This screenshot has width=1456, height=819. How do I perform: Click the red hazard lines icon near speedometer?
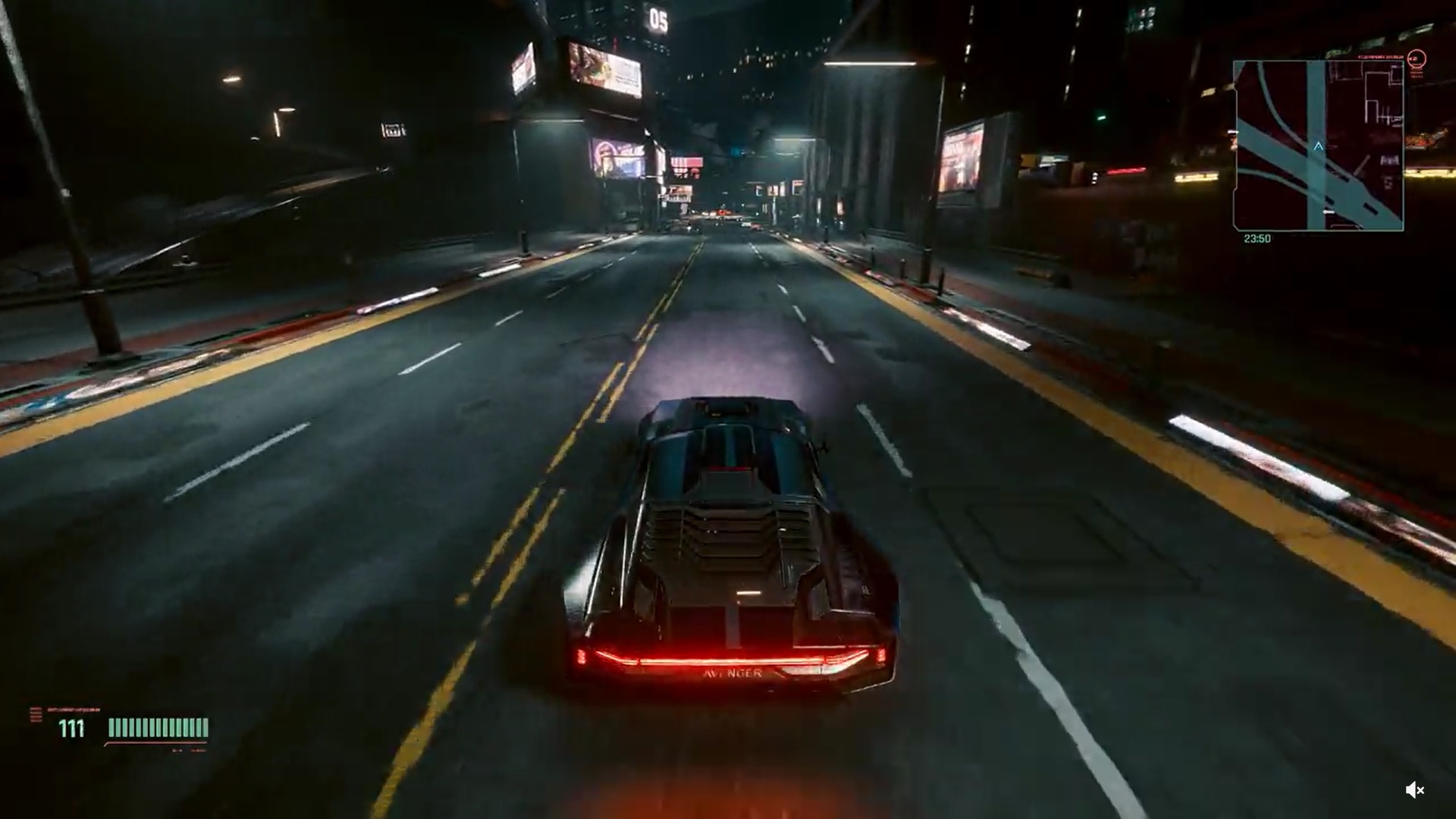(34, 714)
